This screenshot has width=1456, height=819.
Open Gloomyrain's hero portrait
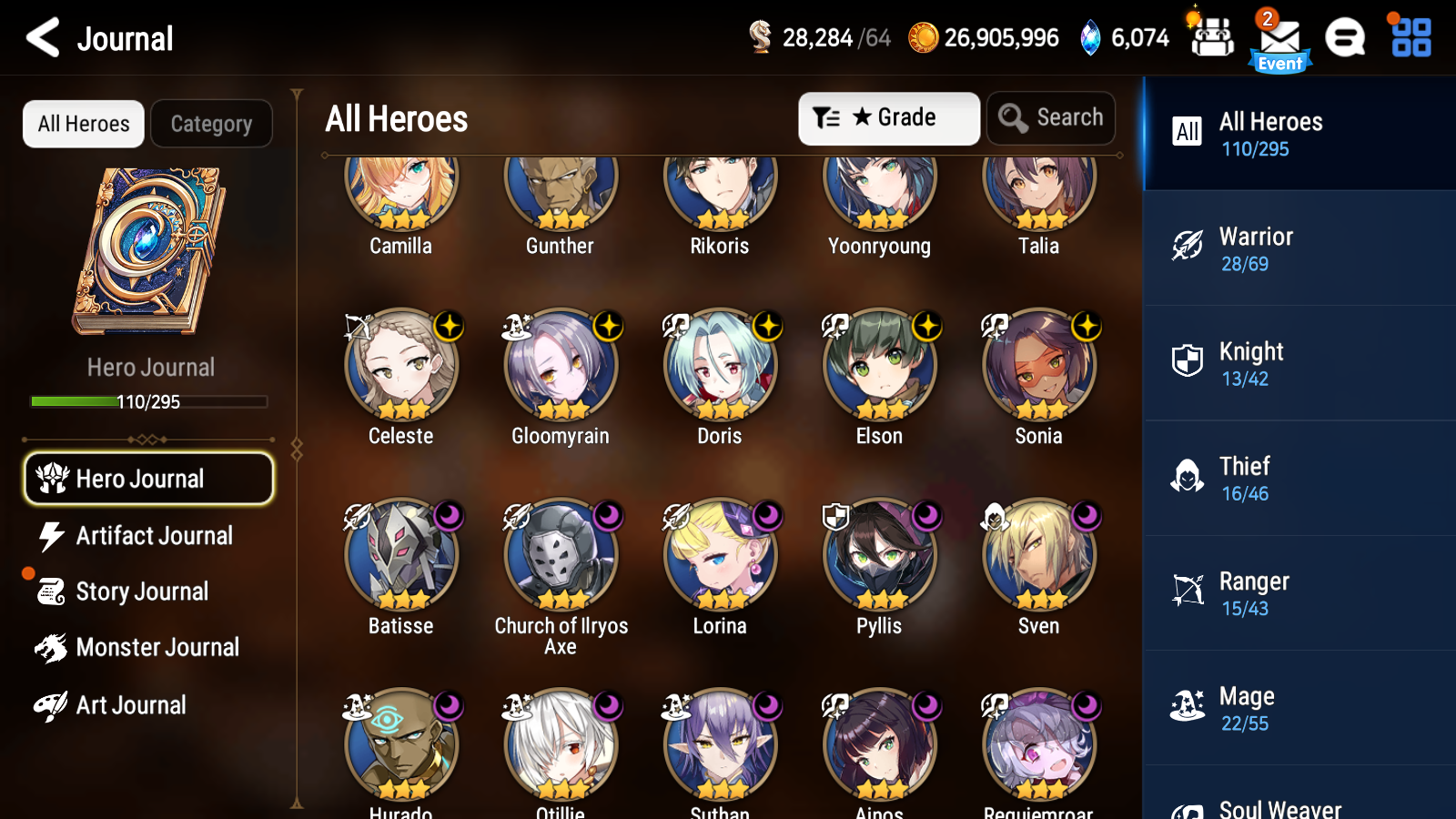point(560,364)
